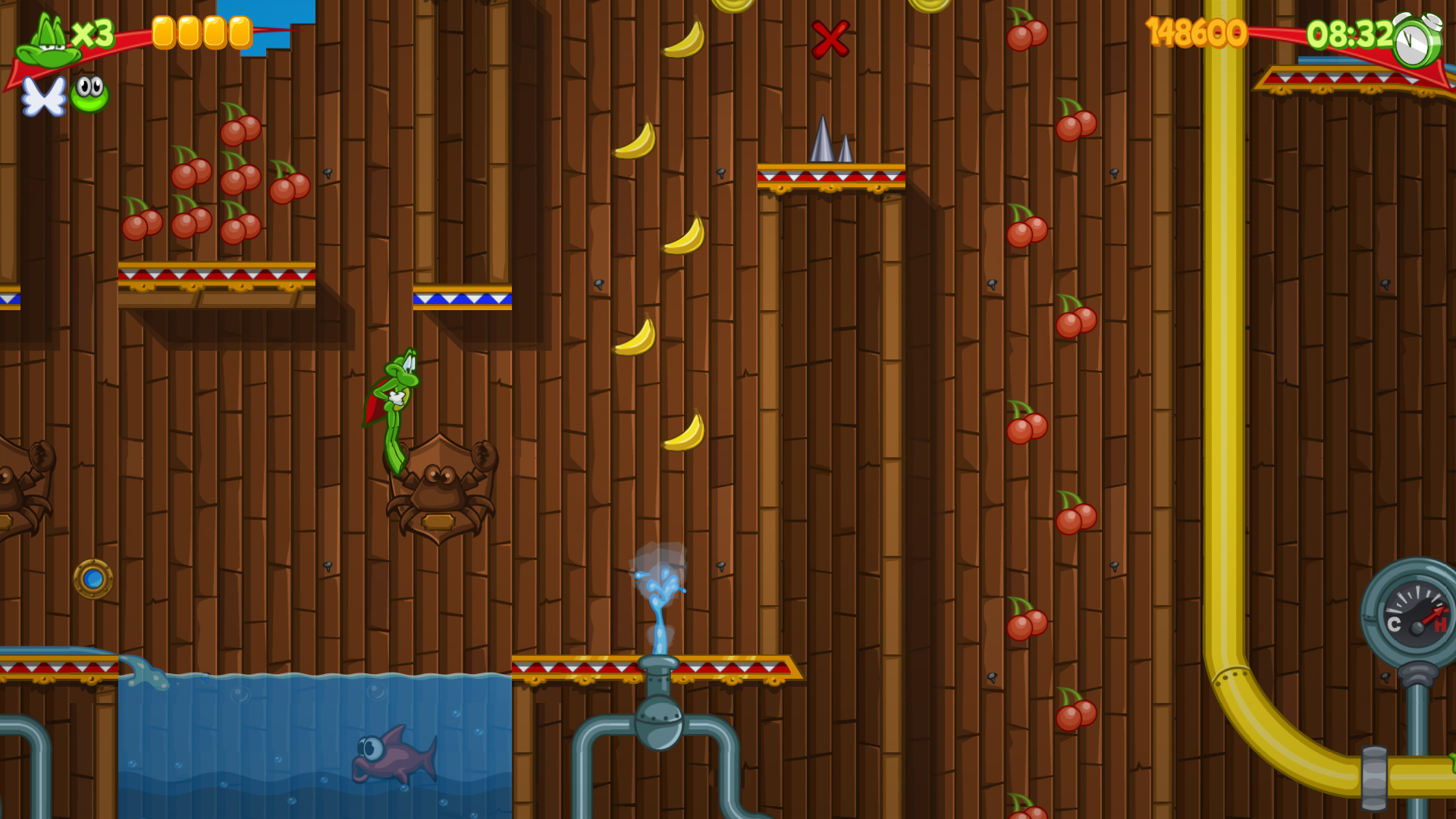Select the butterfly power-up icon
The height and width of the screenshot is (819, 1456).
tap(43, 97)
